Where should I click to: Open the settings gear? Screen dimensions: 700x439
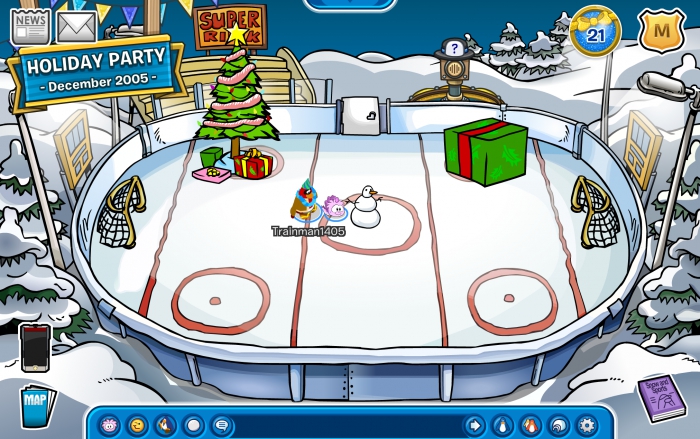pos(586,425)
